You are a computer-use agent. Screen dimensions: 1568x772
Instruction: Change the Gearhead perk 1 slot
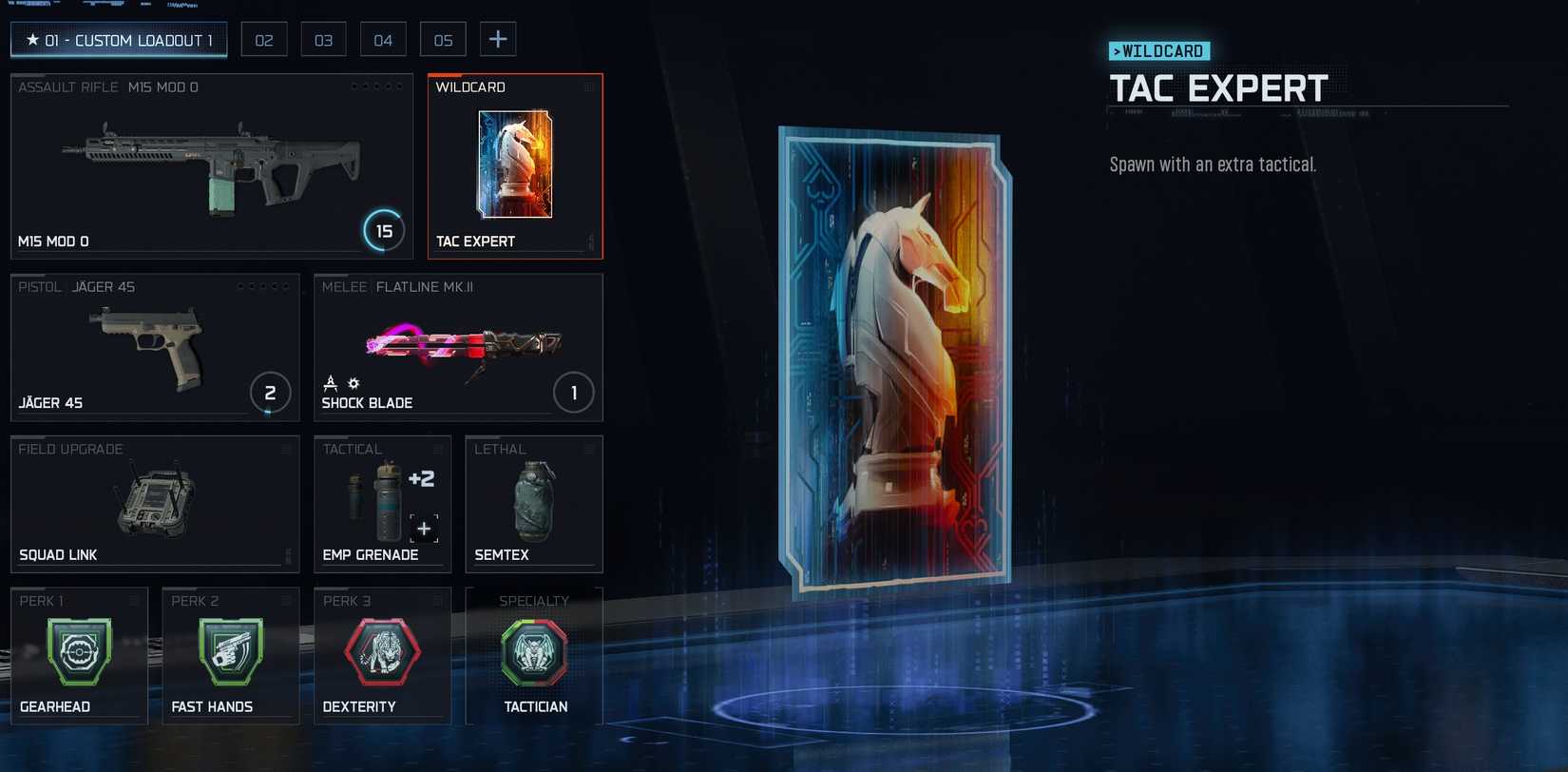[x=79, y=656]
